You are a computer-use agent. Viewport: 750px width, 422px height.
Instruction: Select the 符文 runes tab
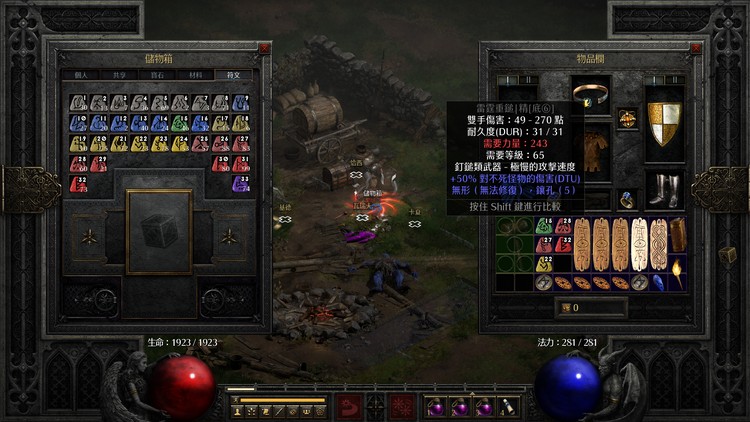[232, 75]
